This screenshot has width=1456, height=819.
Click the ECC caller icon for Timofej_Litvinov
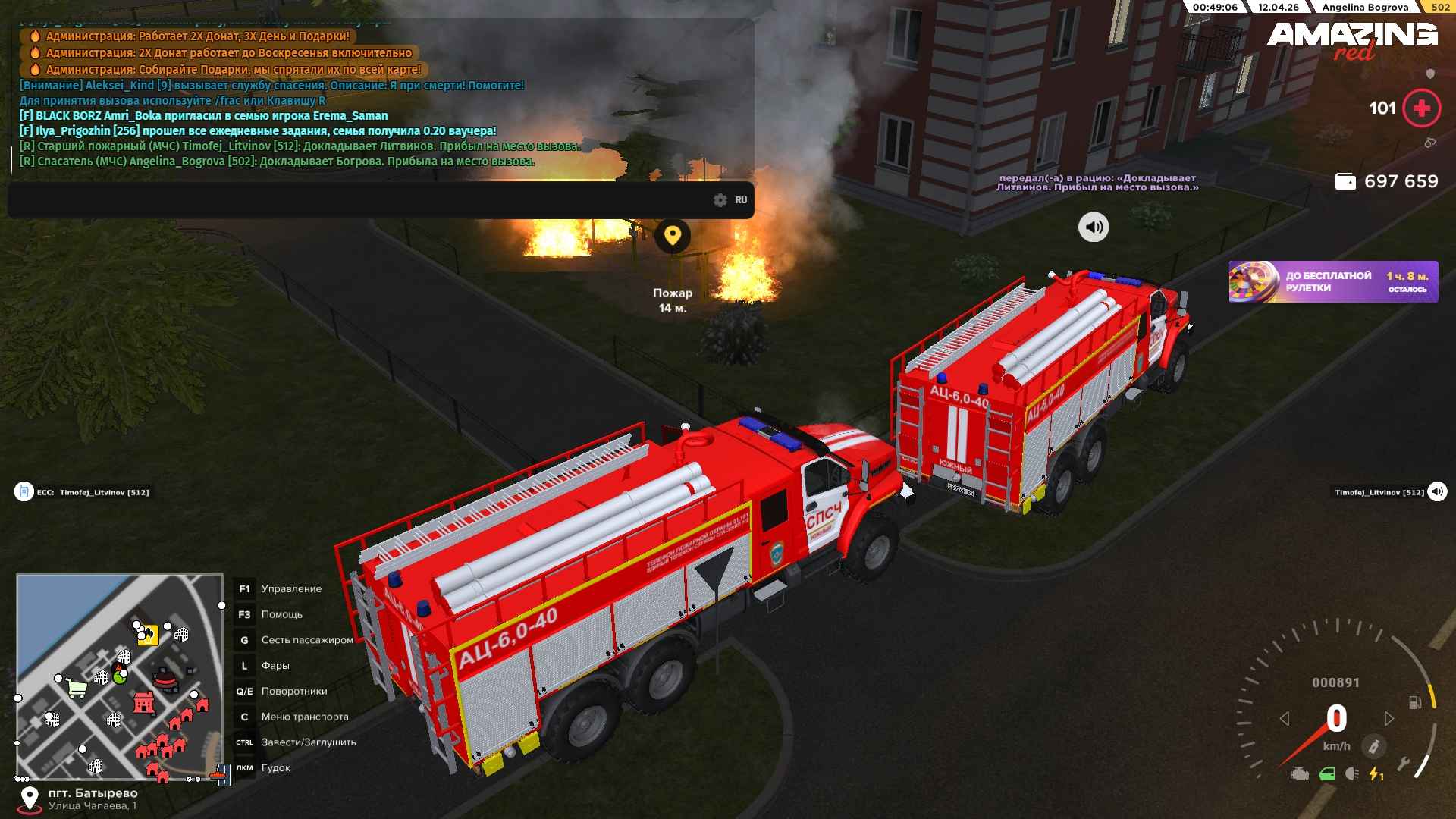click(x=24, y=492)
